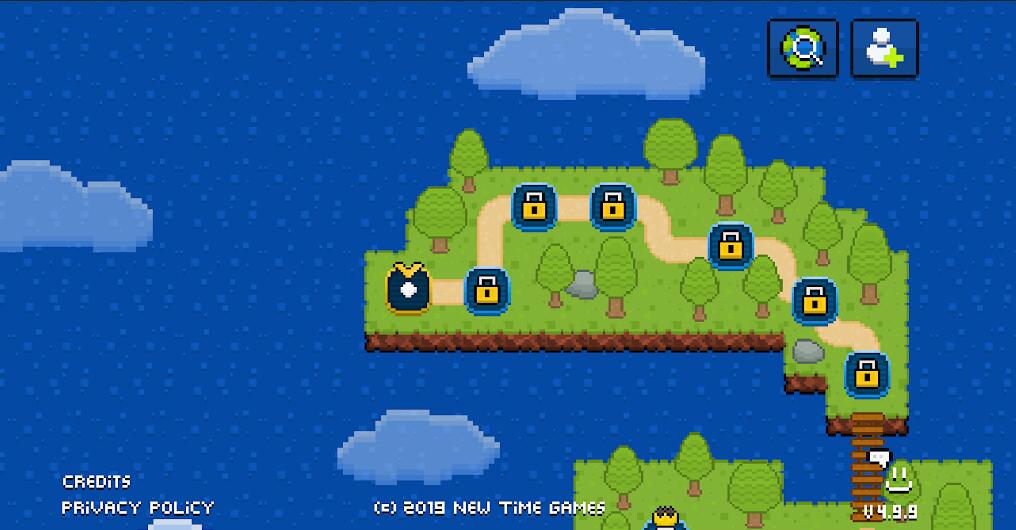Viewport: 1016px width, 530px height.
Task: Open the globe search button
Action: tap(802, 47)
